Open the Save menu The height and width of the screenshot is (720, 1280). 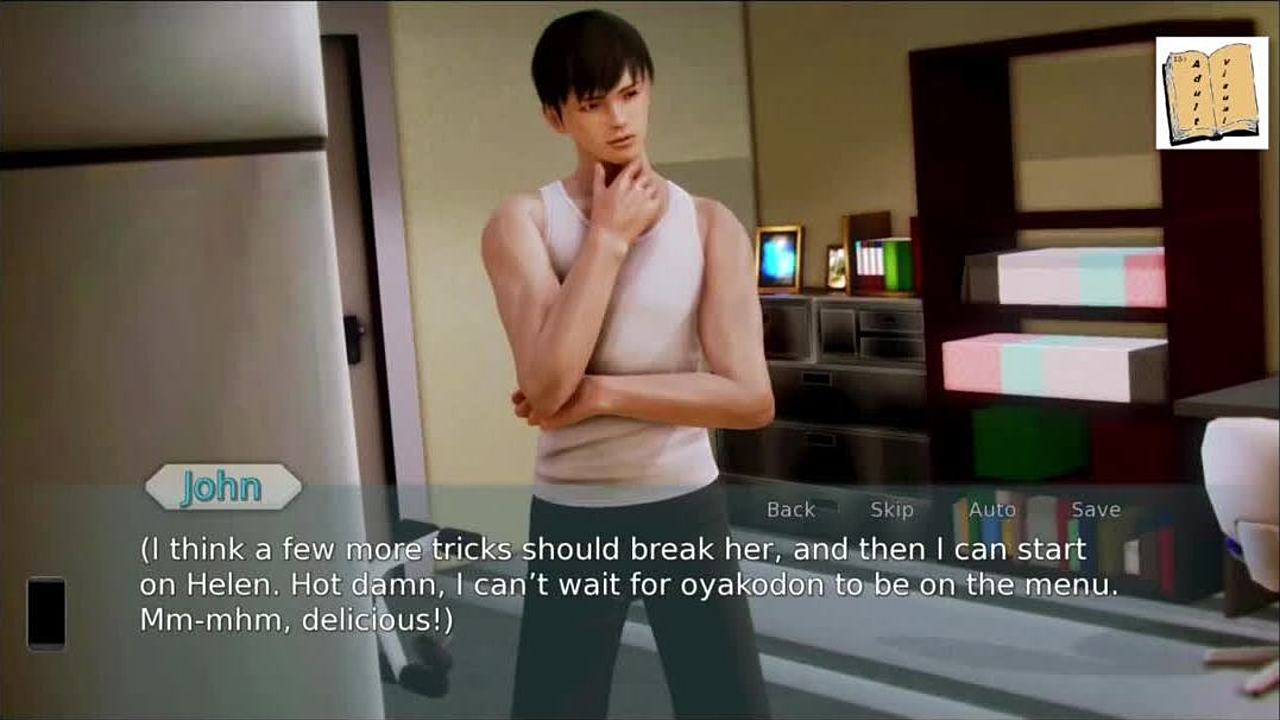click(1096, 510)
